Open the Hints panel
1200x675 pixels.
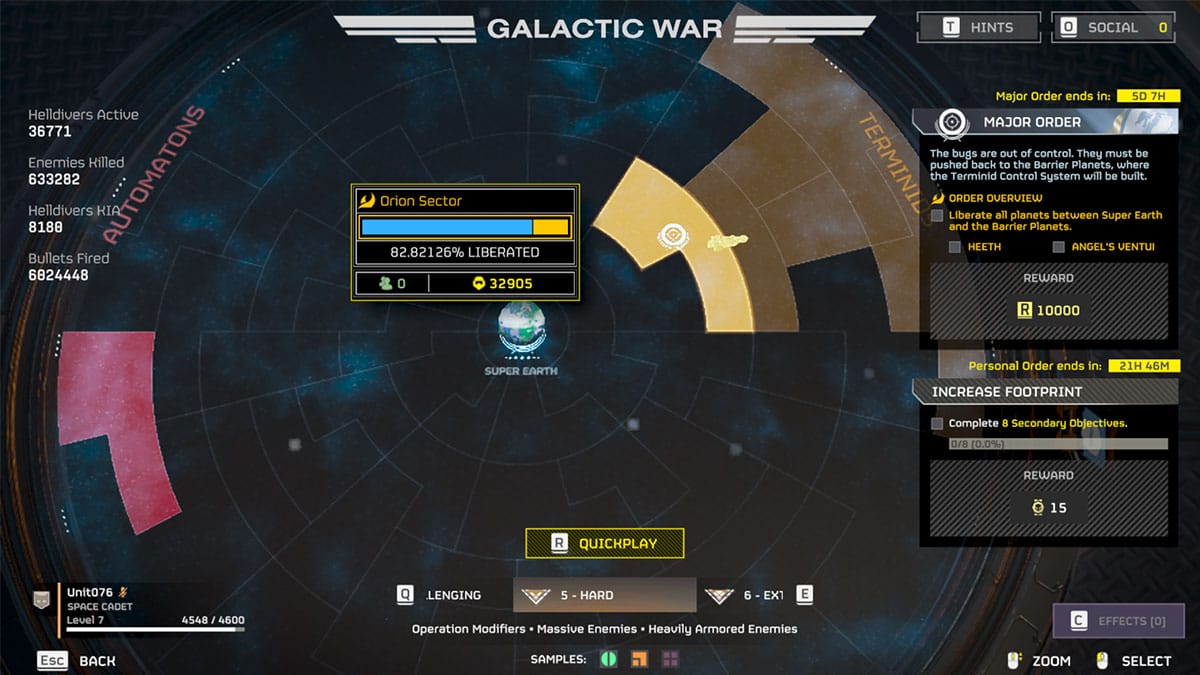[978, 27]
